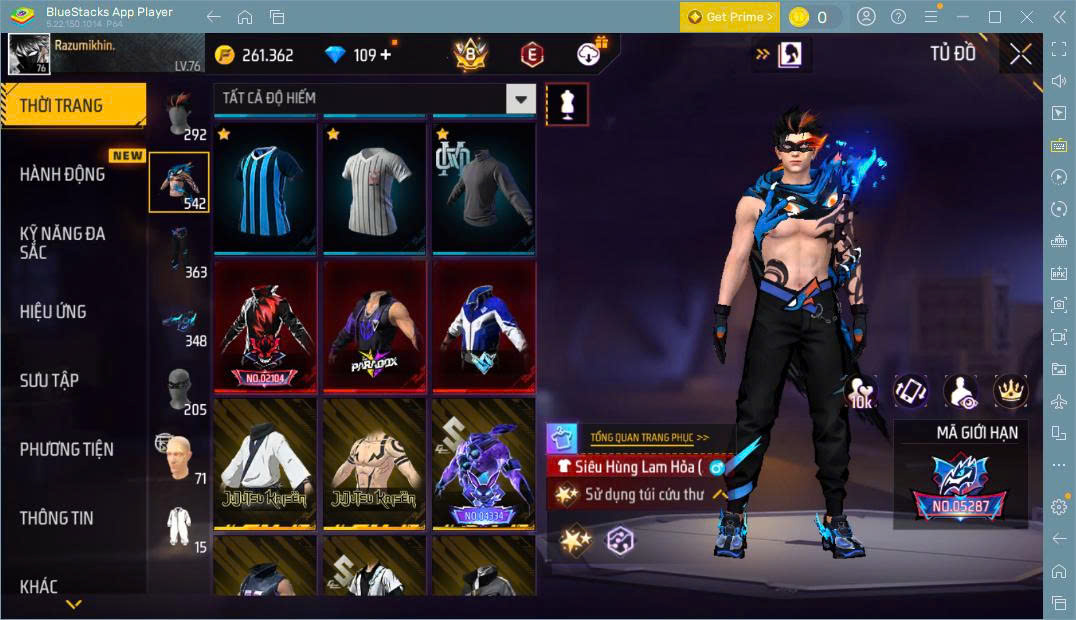Add diamonds with the plus button
1076x620 pixels.
tap(386, 55)
